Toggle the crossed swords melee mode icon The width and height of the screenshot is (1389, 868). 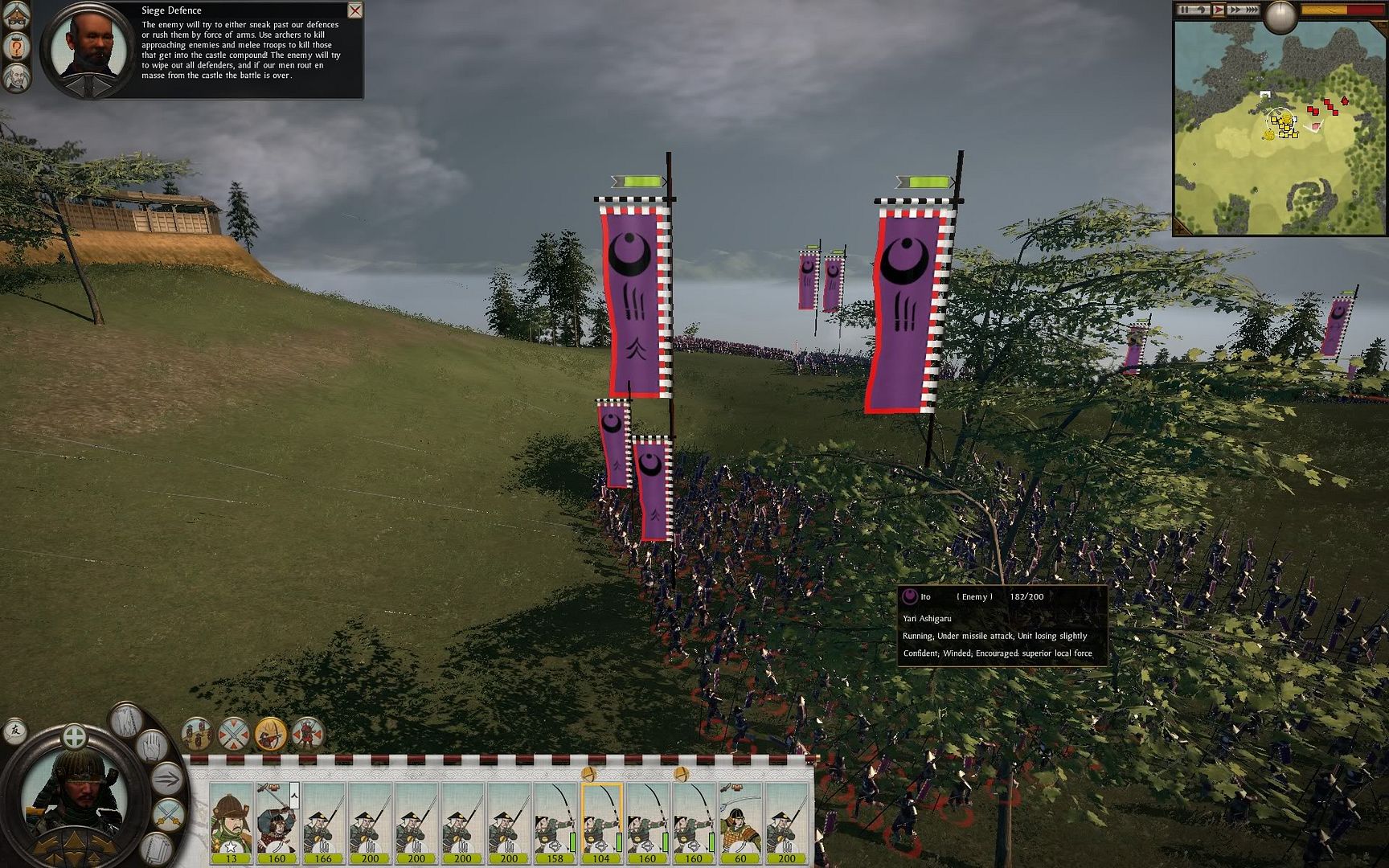click(x=234, y=734)
